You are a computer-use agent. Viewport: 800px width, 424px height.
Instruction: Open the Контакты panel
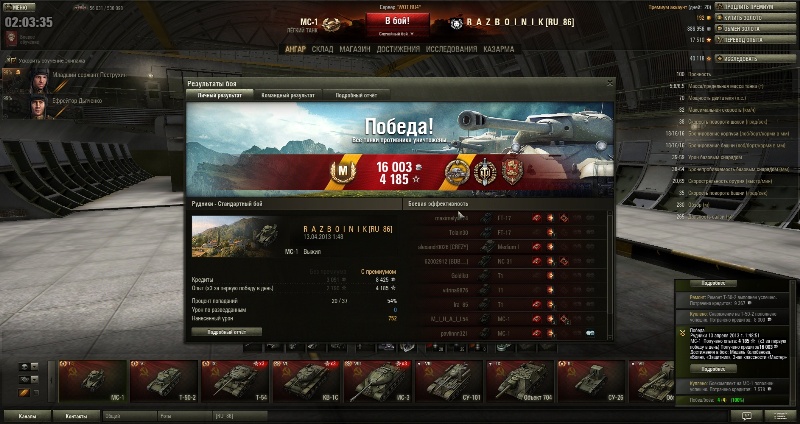pos(75,415)
